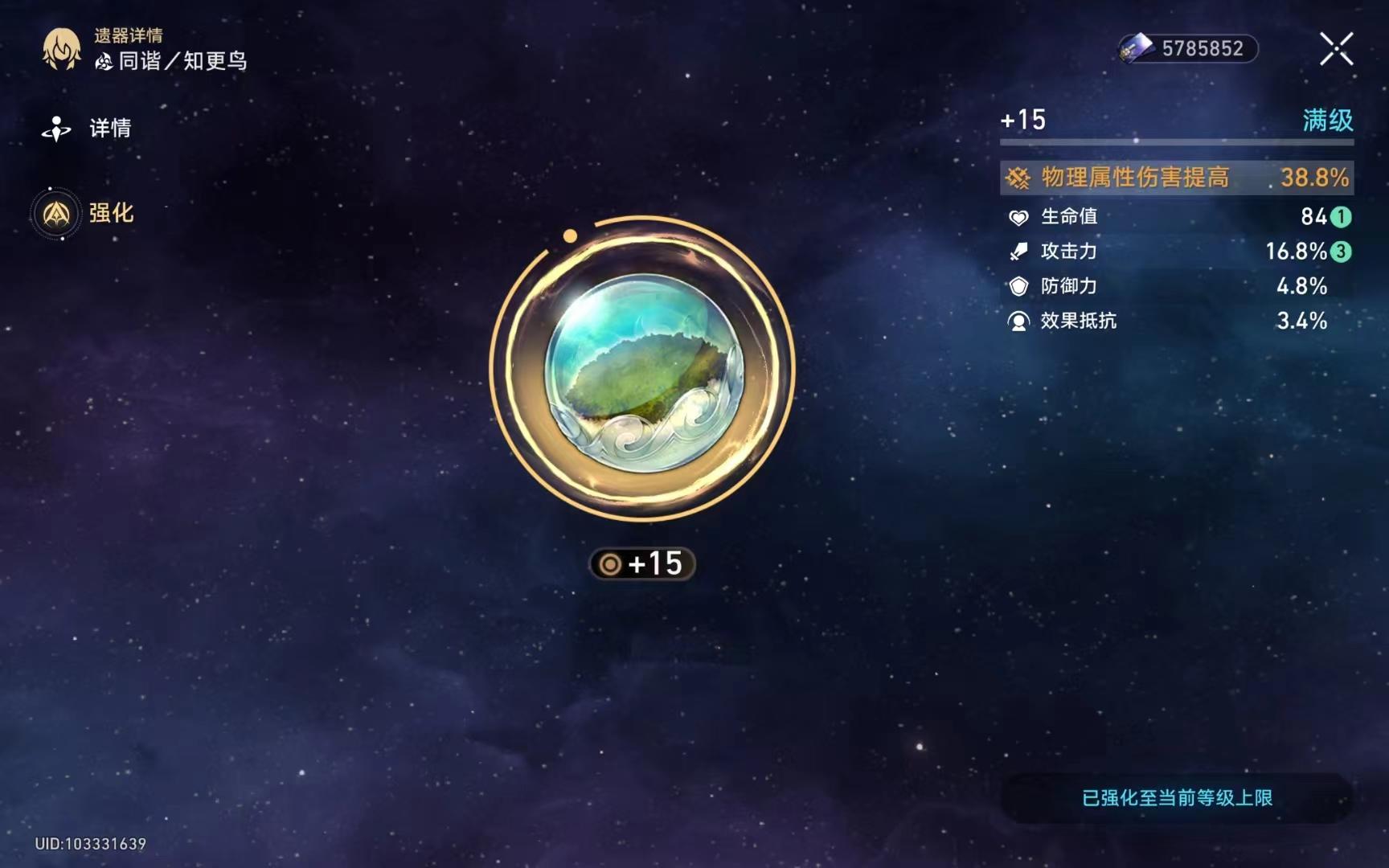The height and width of the screenshot is (868, 1389).
Task: Click the main stat icon beside 物理属性伤害提高
Action: pyautogui.click(x=1019, y=178)
